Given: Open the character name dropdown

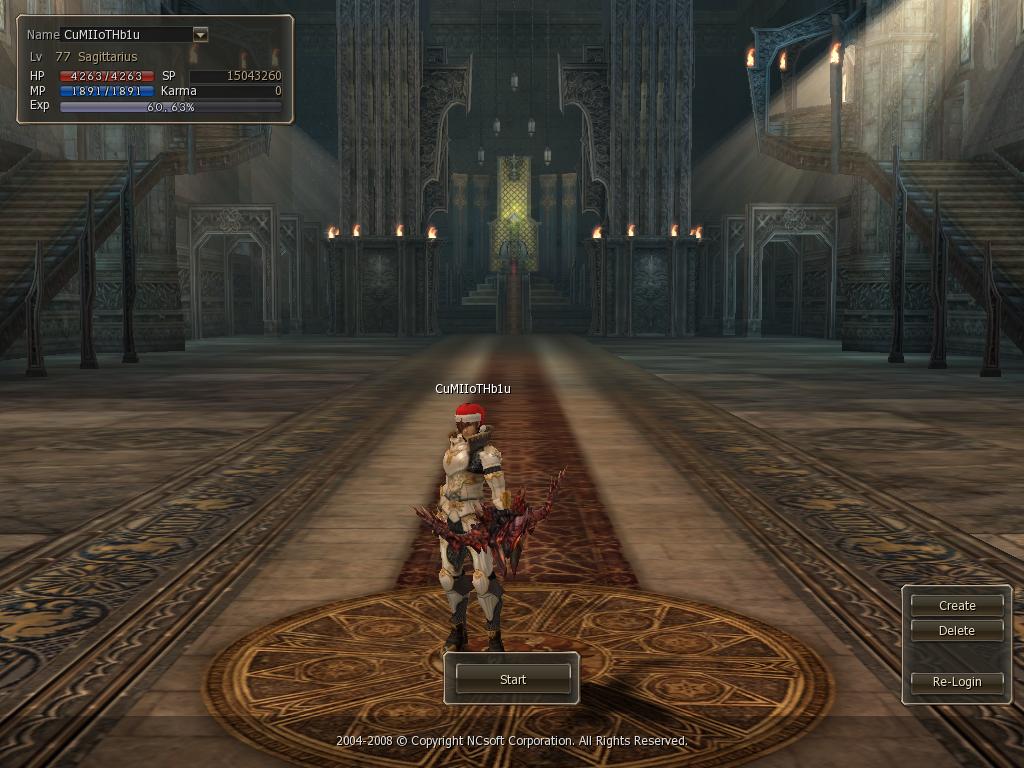Looking at the screenshot, I should [200, 35].
